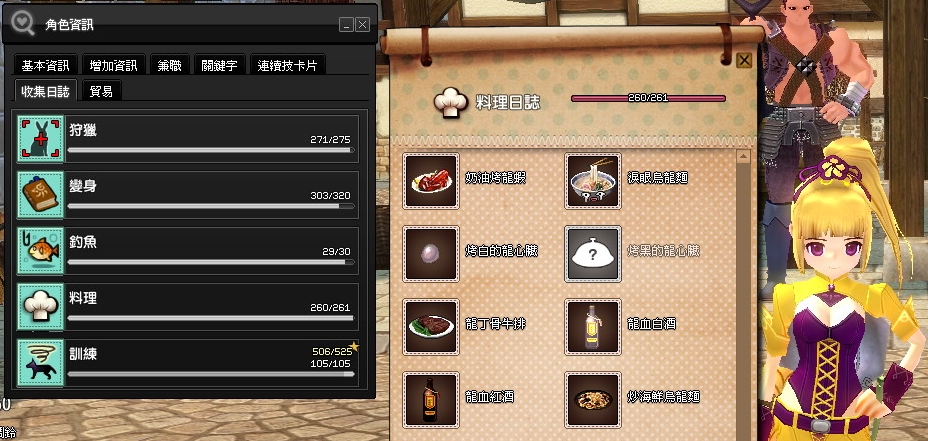Image resolution: width=928 pixels, height=441 pixels.
Task: Switch to the 收集日誌 sub-tab
Action: [46, 91]
